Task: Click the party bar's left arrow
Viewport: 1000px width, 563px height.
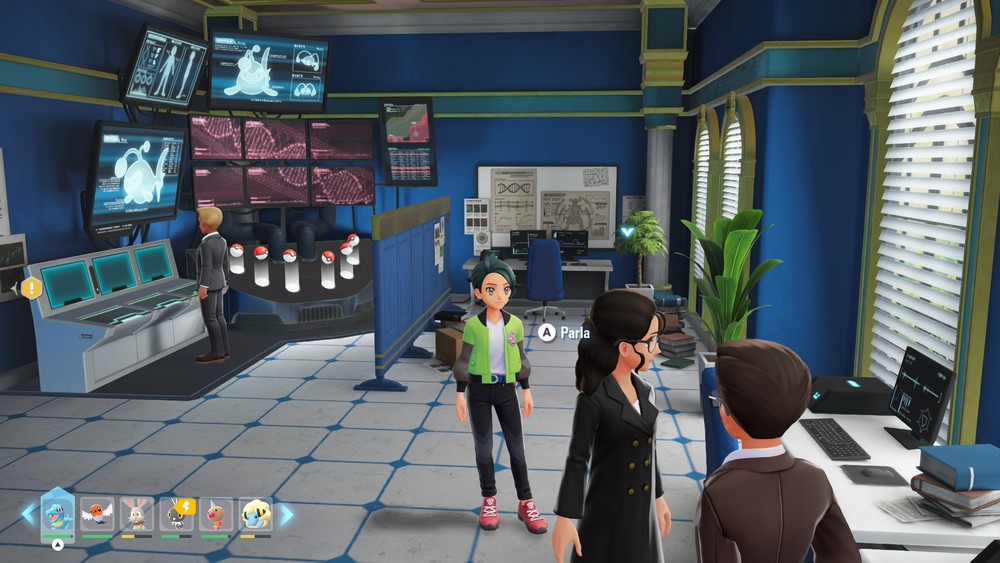Action: tap(27, 515)
